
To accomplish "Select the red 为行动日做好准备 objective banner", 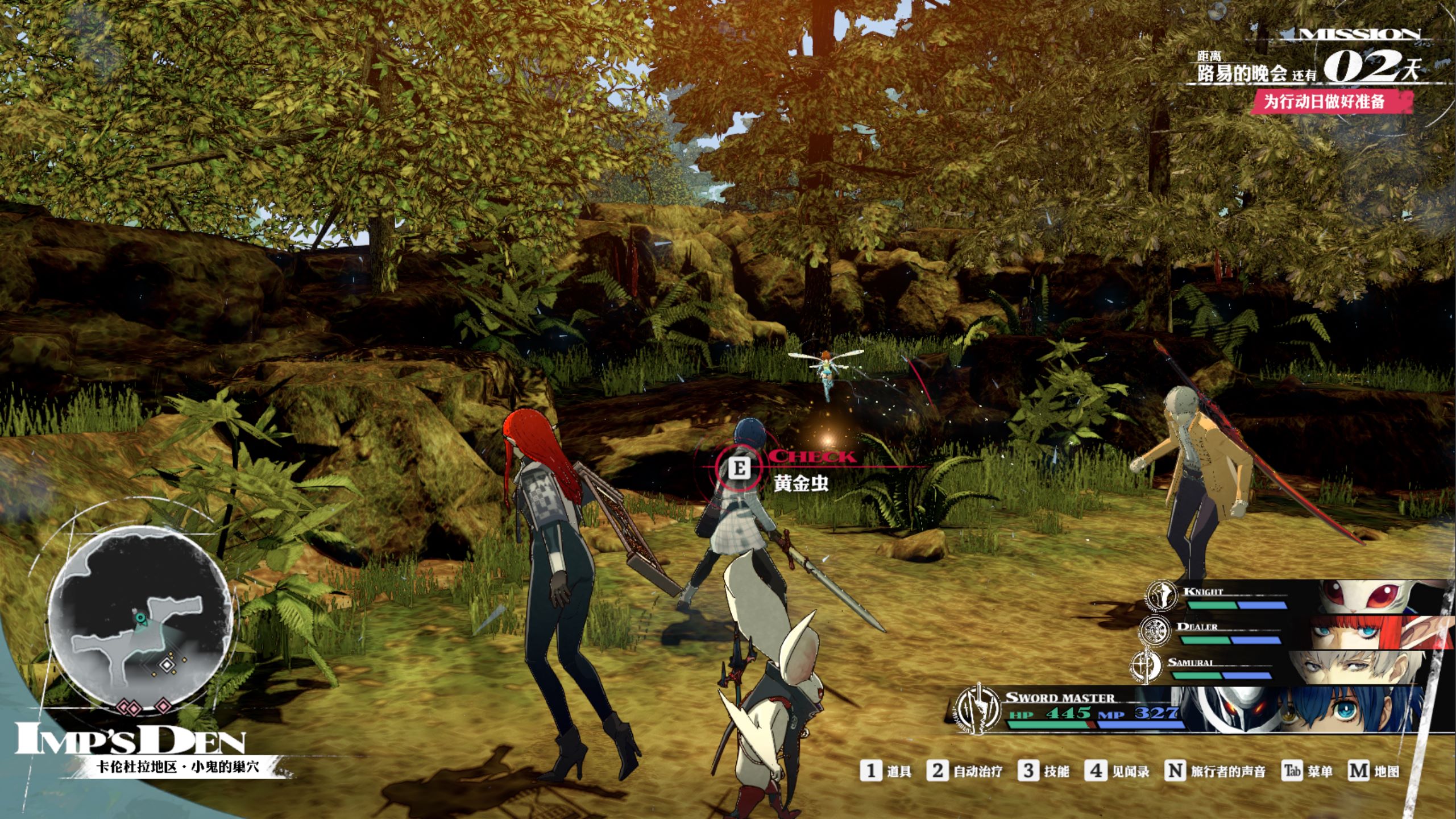I will [1331, 102].
